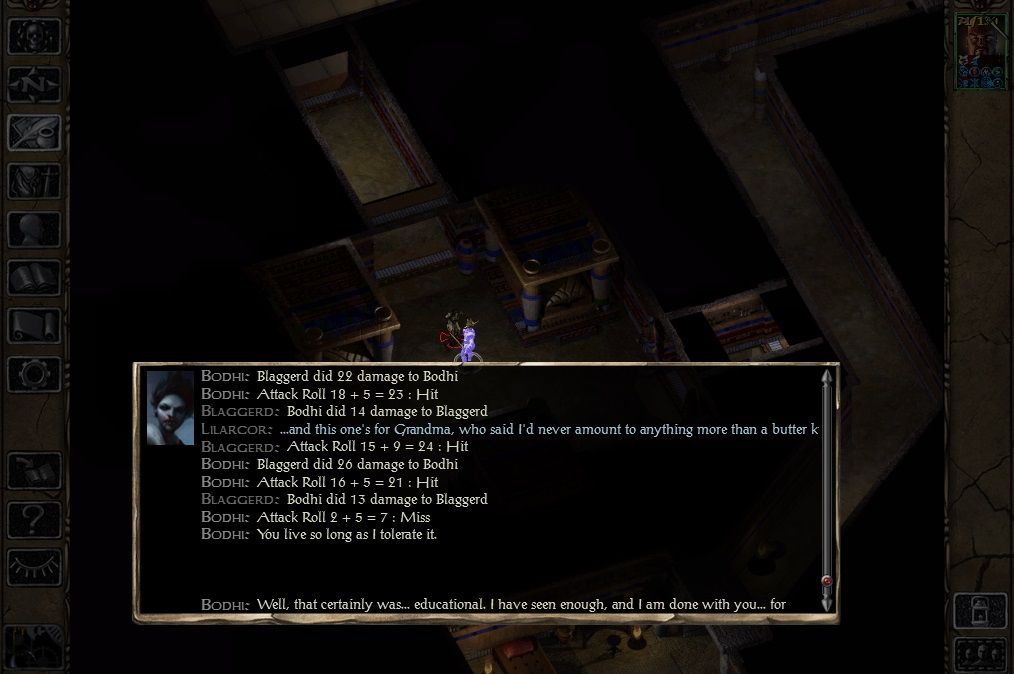Click the book-and-quill quick save icon
This screenshot has width=1014, height=674.
pos(34,471)
